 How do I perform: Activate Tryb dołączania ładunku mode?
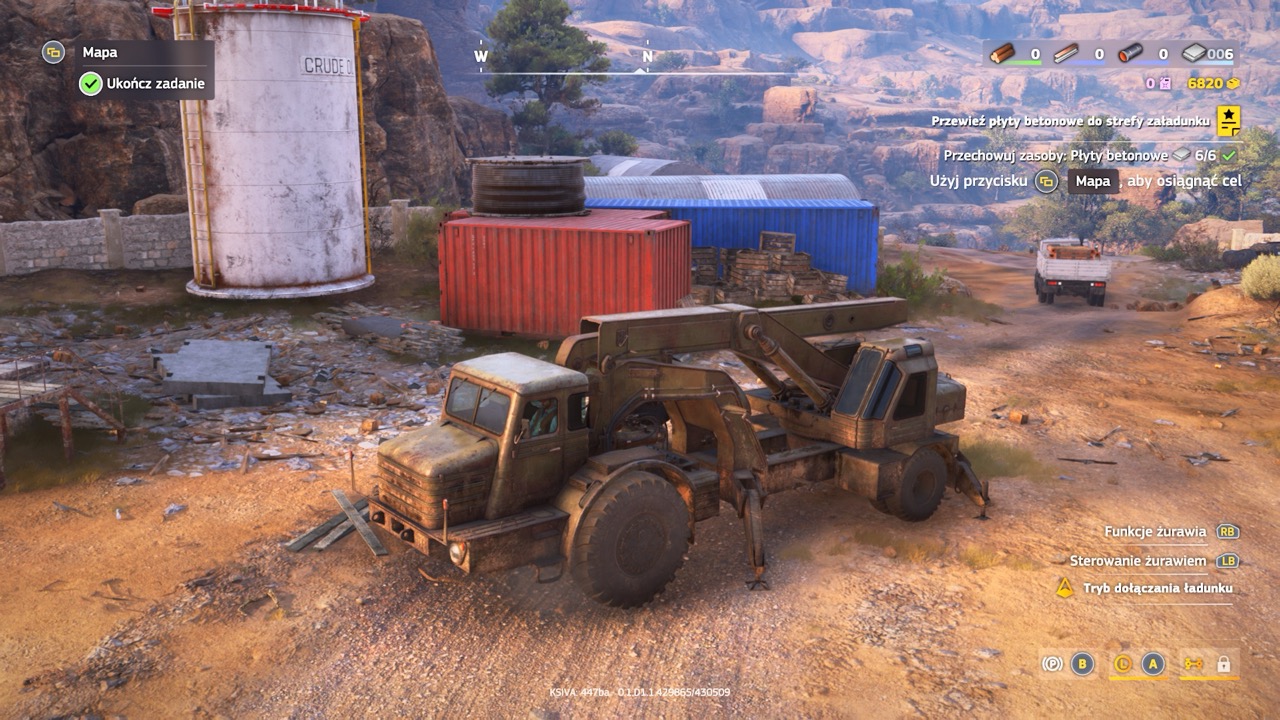(1157, 588)
